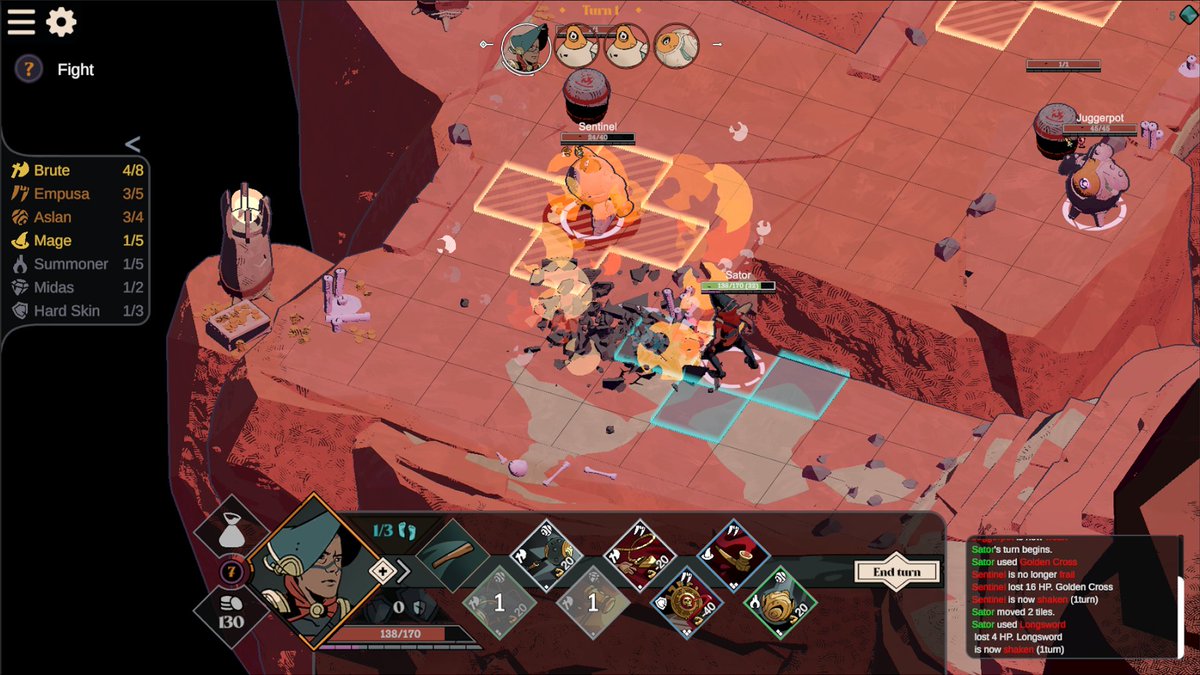
Task: Select the Mage trait entry
Action: point(52,241)
